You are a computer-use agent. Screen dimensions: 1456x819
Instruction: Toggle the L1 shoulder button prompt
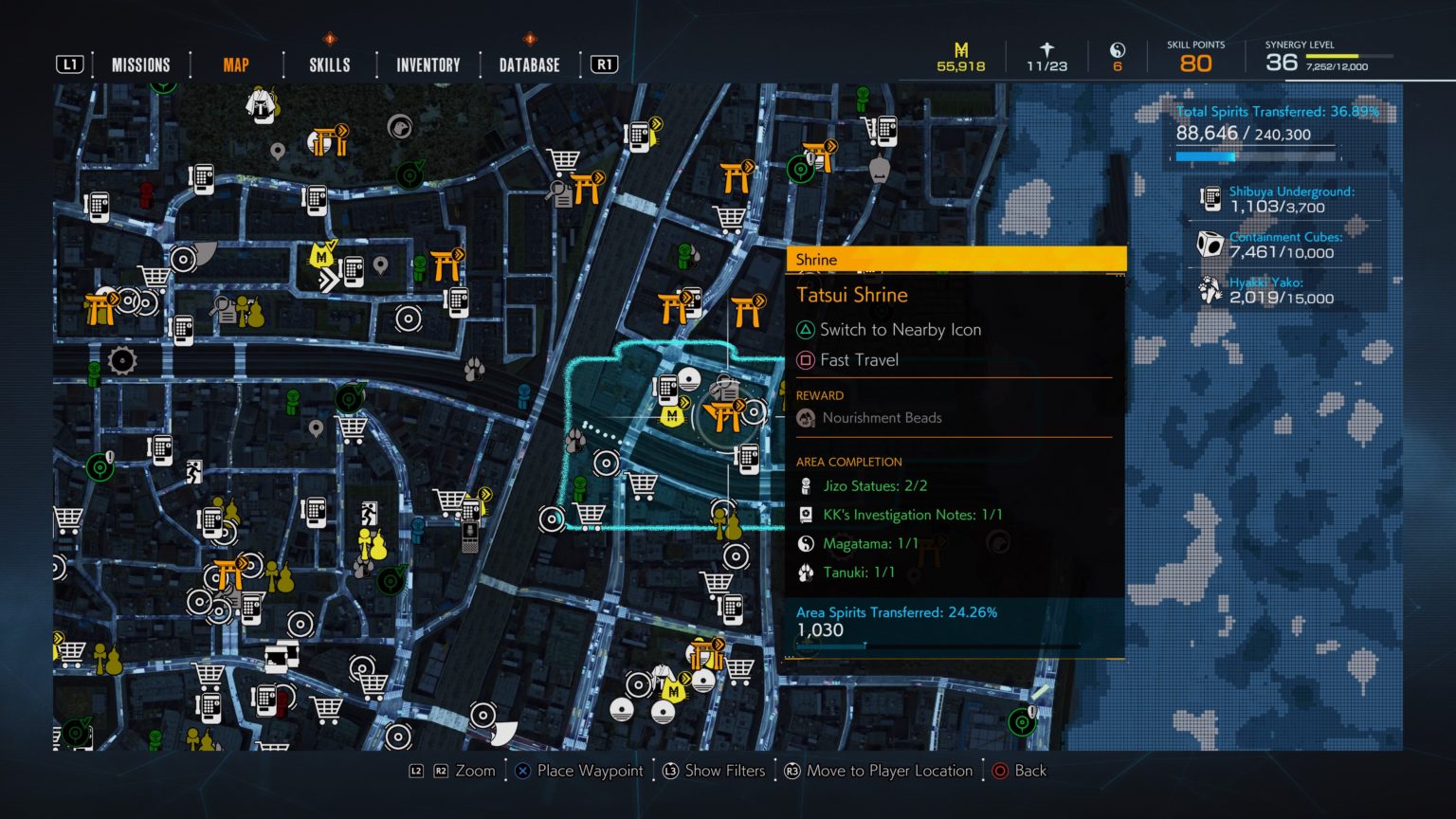[x=70, y=64]
